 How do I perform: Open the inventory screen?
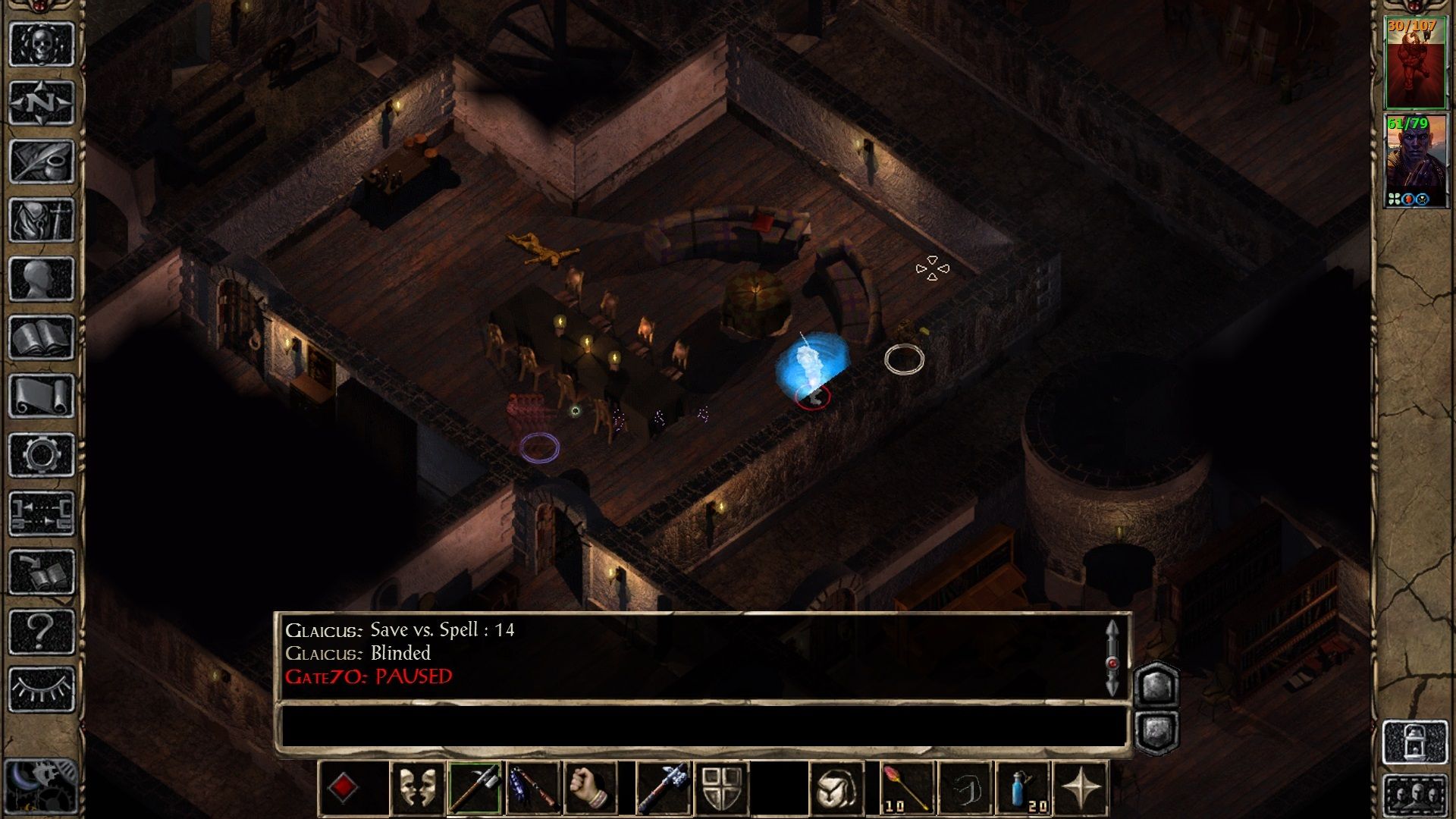(x=42, y=221)
